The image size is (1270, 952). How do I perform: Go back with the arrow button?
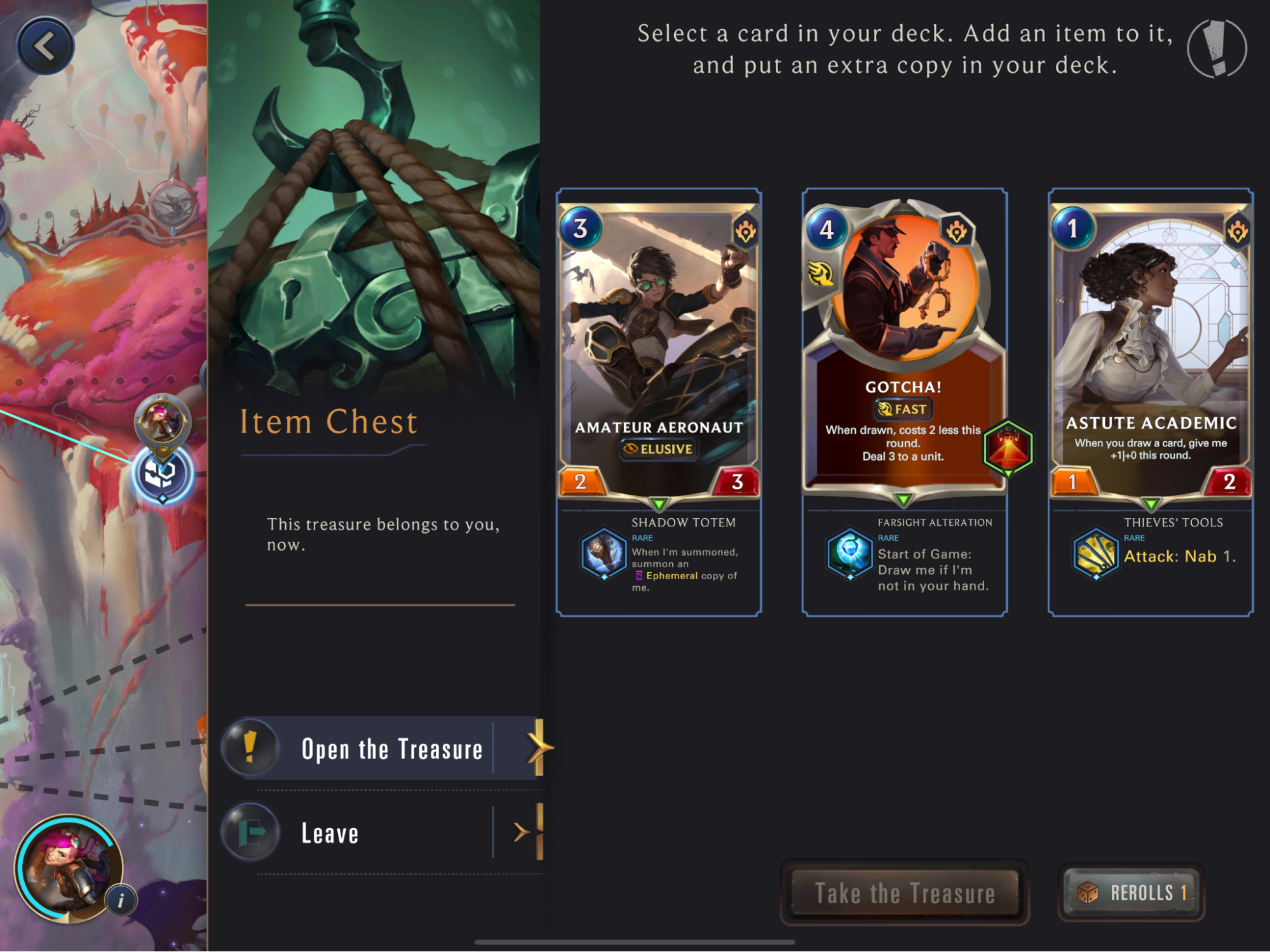(45, 46)
